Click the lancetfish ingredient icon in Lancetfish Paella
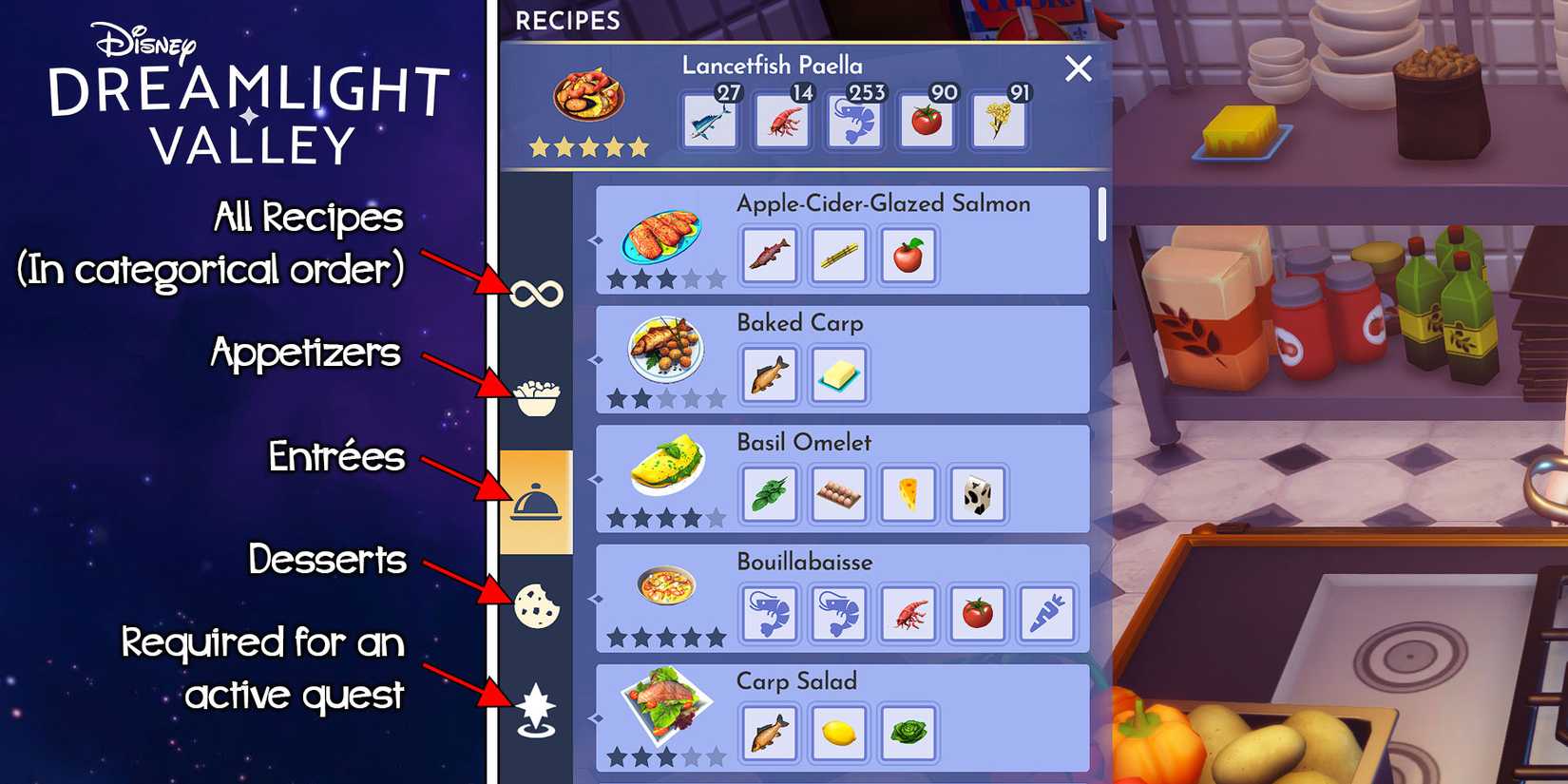This screenshot has height=784, width=1568. click(x=709, y=120)
